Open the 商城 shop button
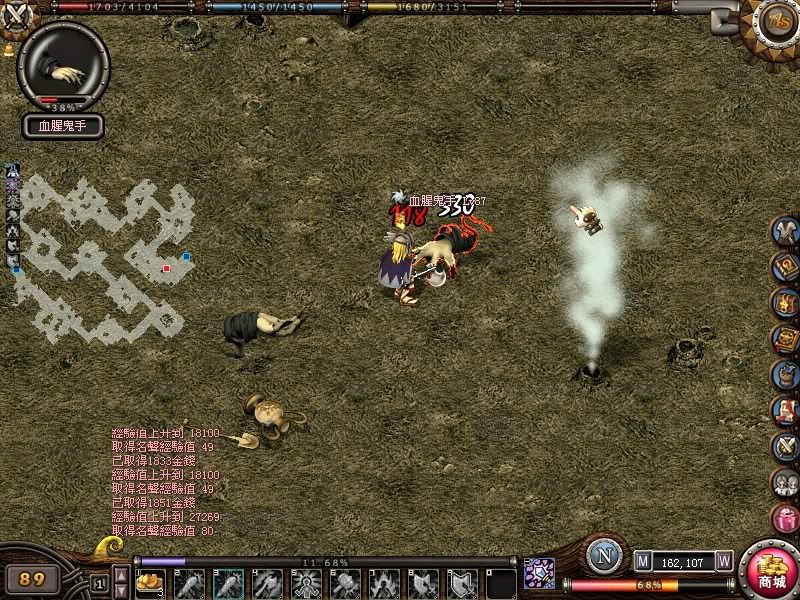 pos(770,571)
